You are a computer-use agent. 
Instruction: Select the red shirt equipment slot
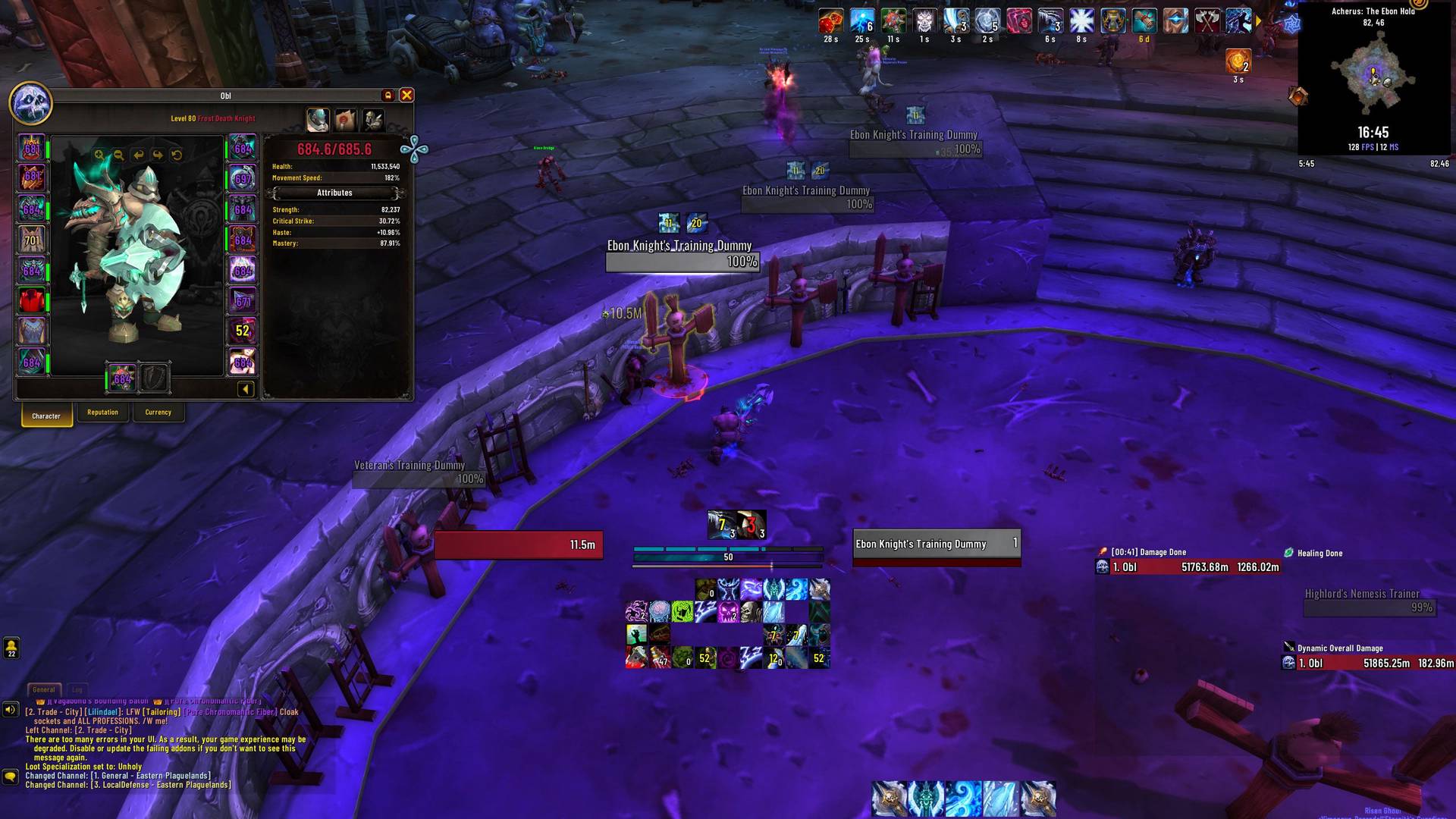click(31, 301)
